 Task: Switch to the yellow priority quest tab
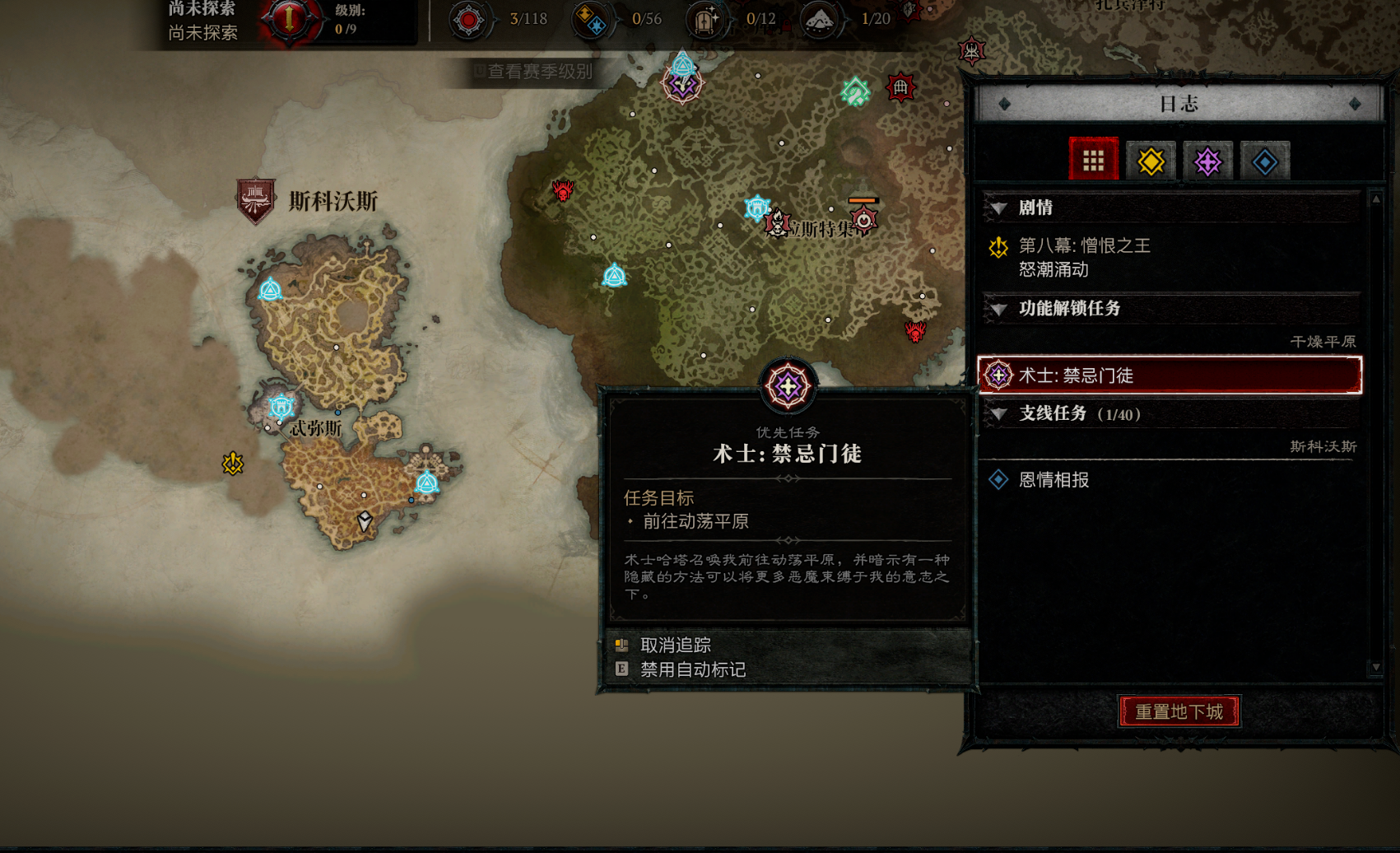point(1150,161)
